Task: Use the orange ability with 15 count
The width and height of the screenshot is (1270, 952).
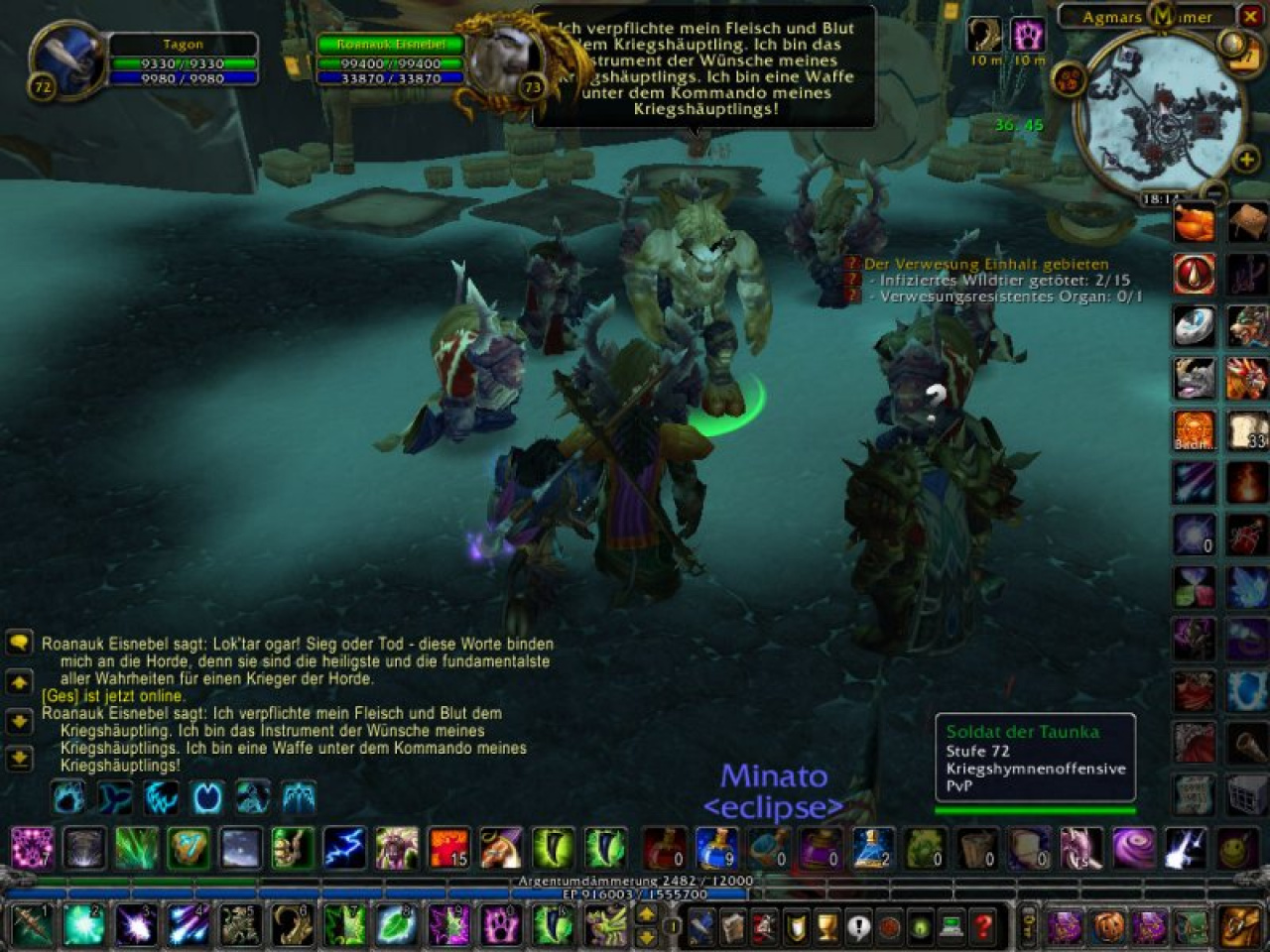Action: click(x=448, y=846)
